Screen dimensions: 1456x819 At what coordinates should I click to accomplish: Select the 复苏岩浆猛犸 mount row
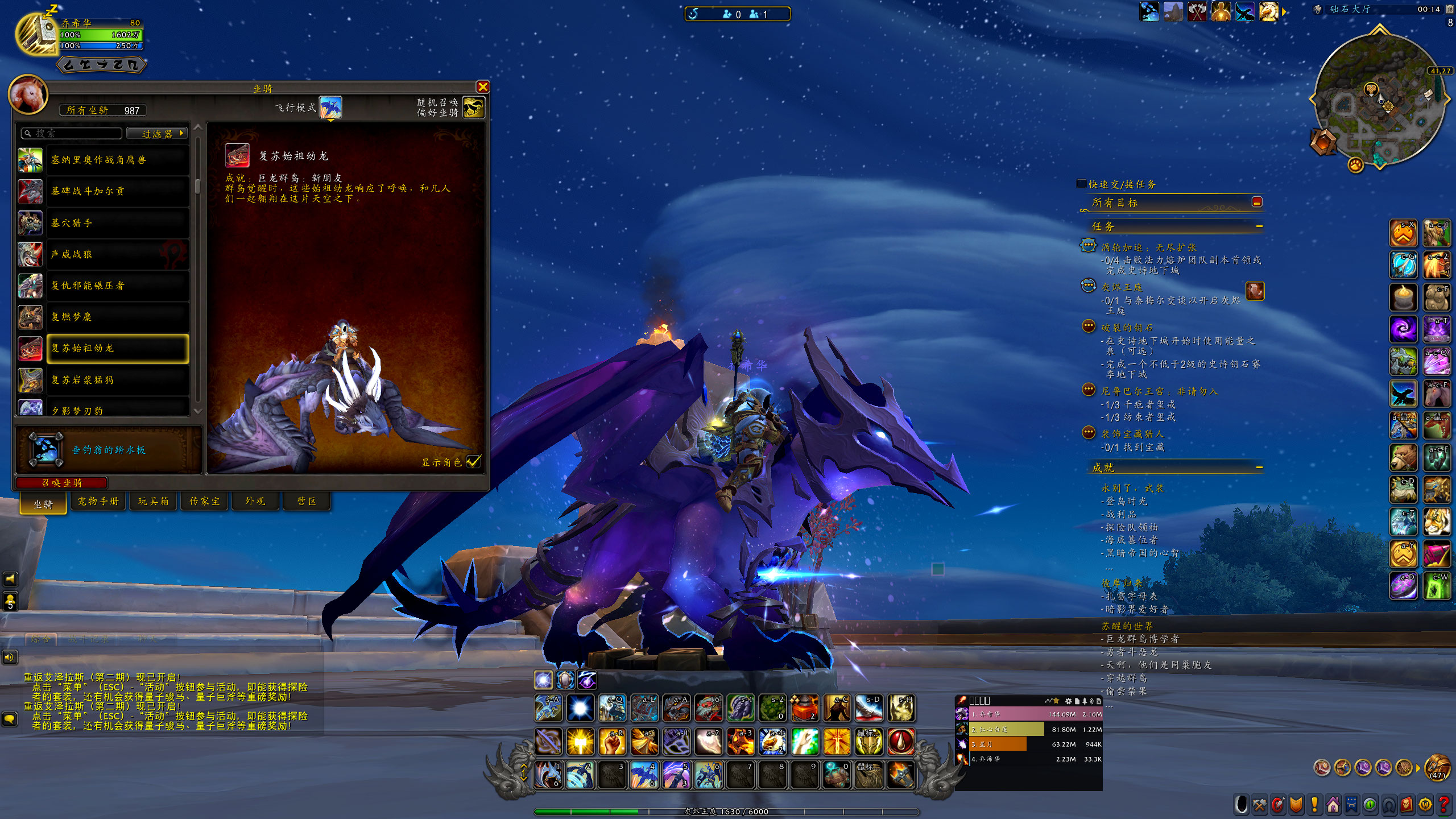103,380
